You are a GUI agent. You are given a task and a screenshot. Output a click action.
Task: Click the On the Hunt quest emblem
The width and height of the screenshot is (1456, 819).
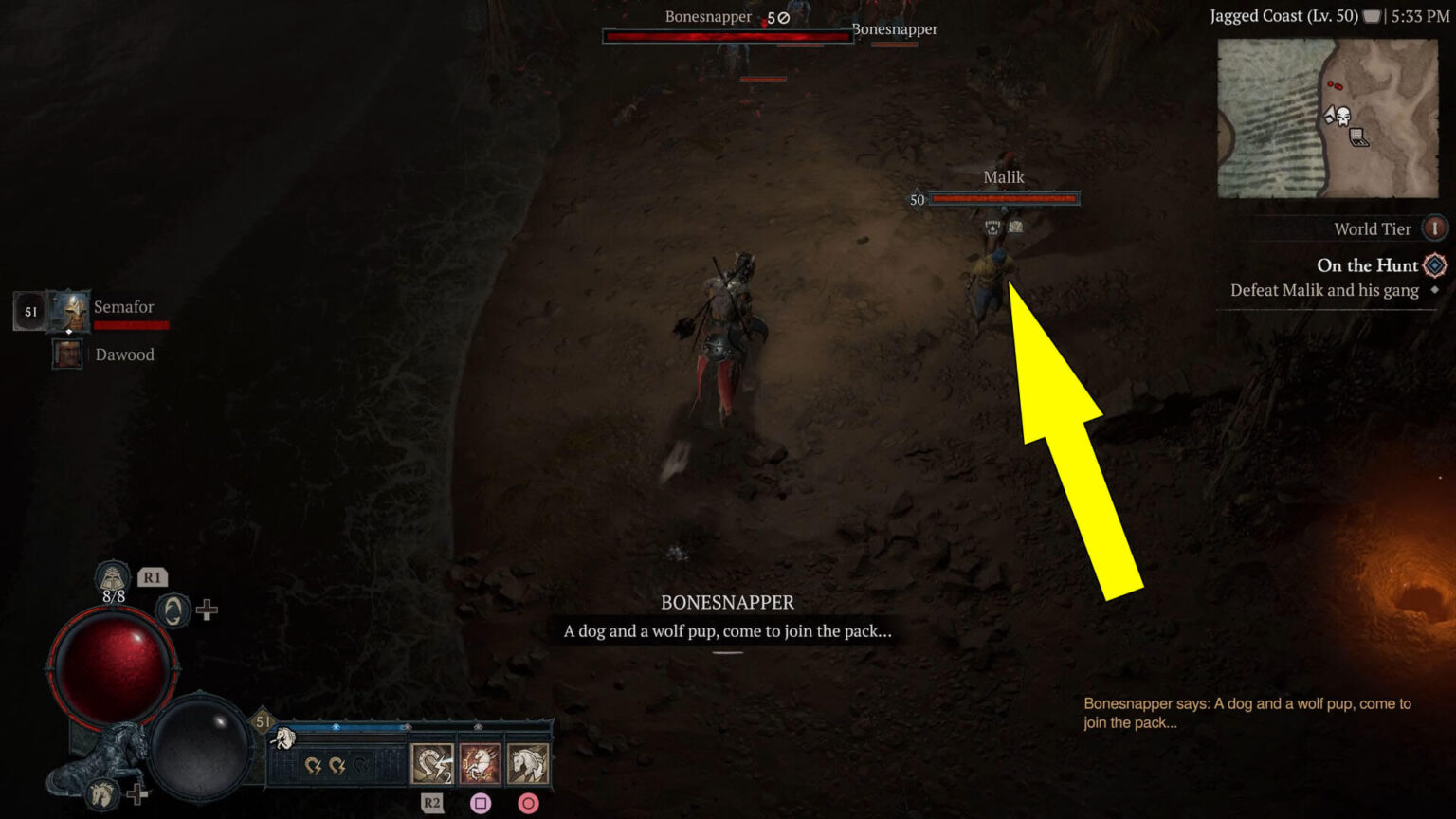click(x=1433, y=266)
